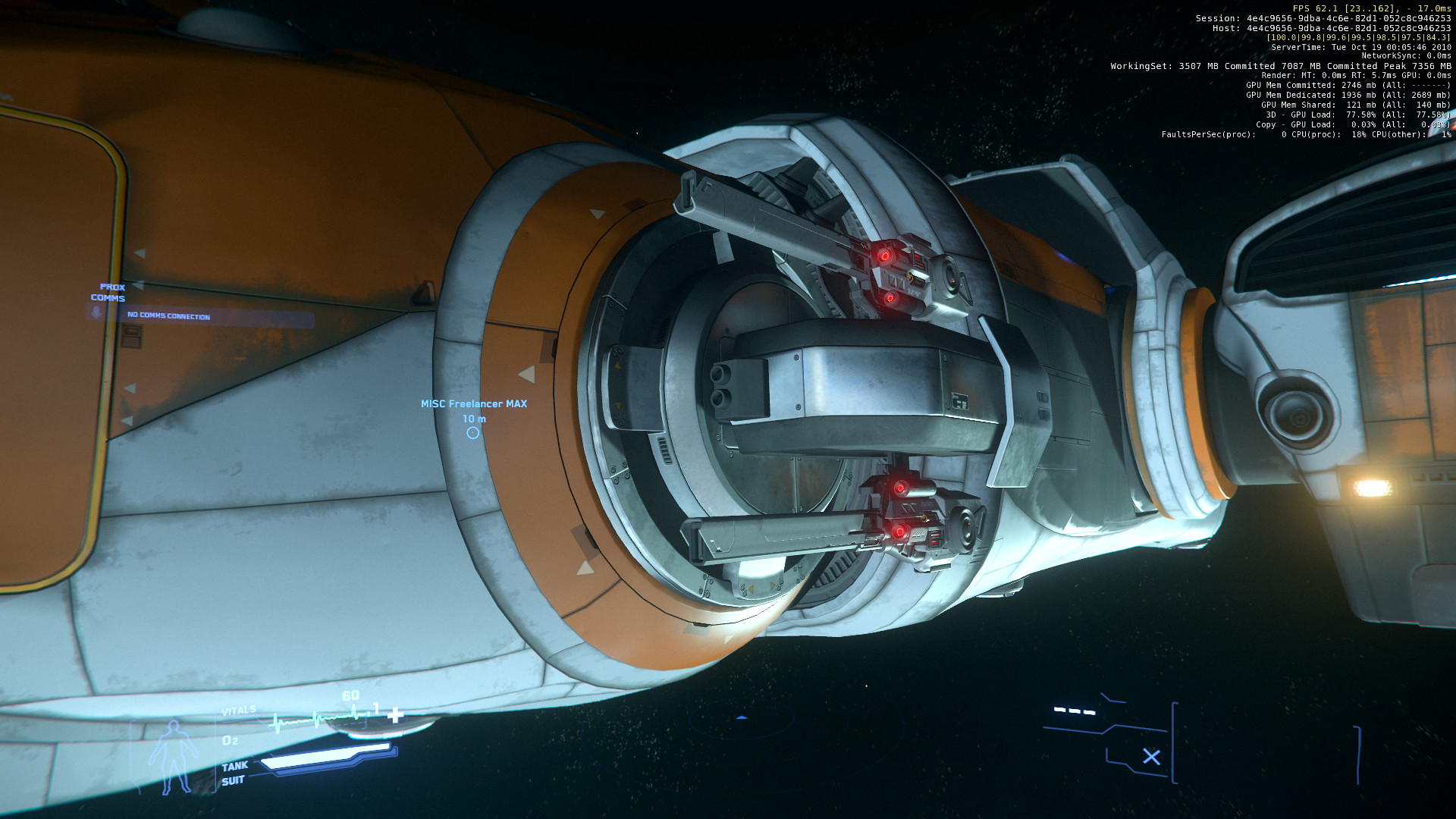
Task: Click the X icon on weapon panel
Action: click(1151, 757)
